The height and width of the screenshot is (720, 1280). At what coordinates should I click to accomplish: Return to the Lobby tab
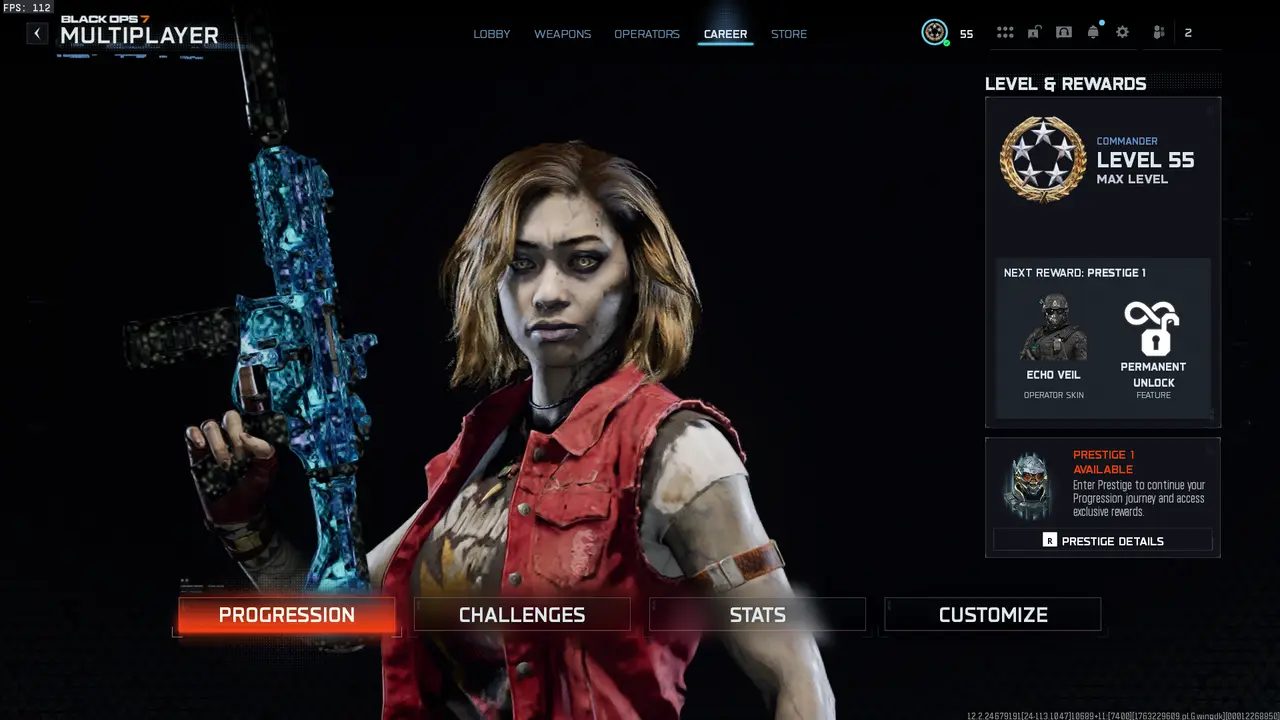[x=491, y=33]
